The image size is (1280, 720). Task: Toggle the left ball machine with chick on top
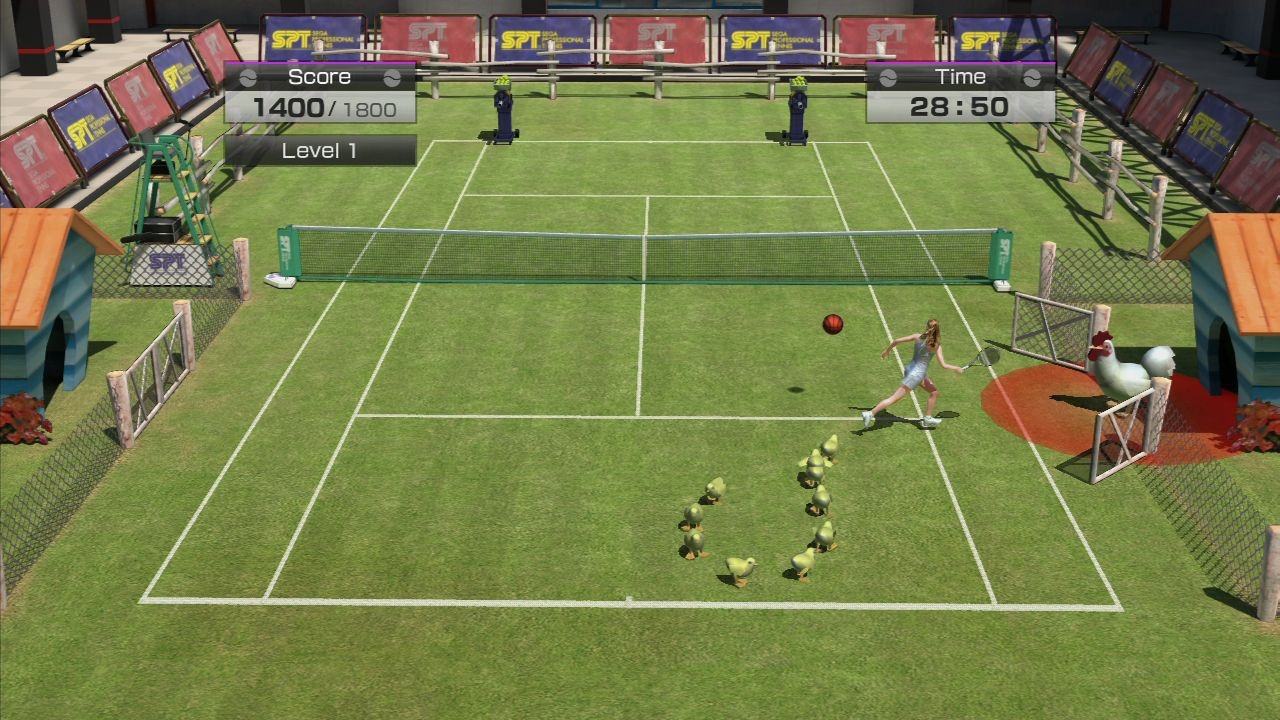(x=505, y=110)
